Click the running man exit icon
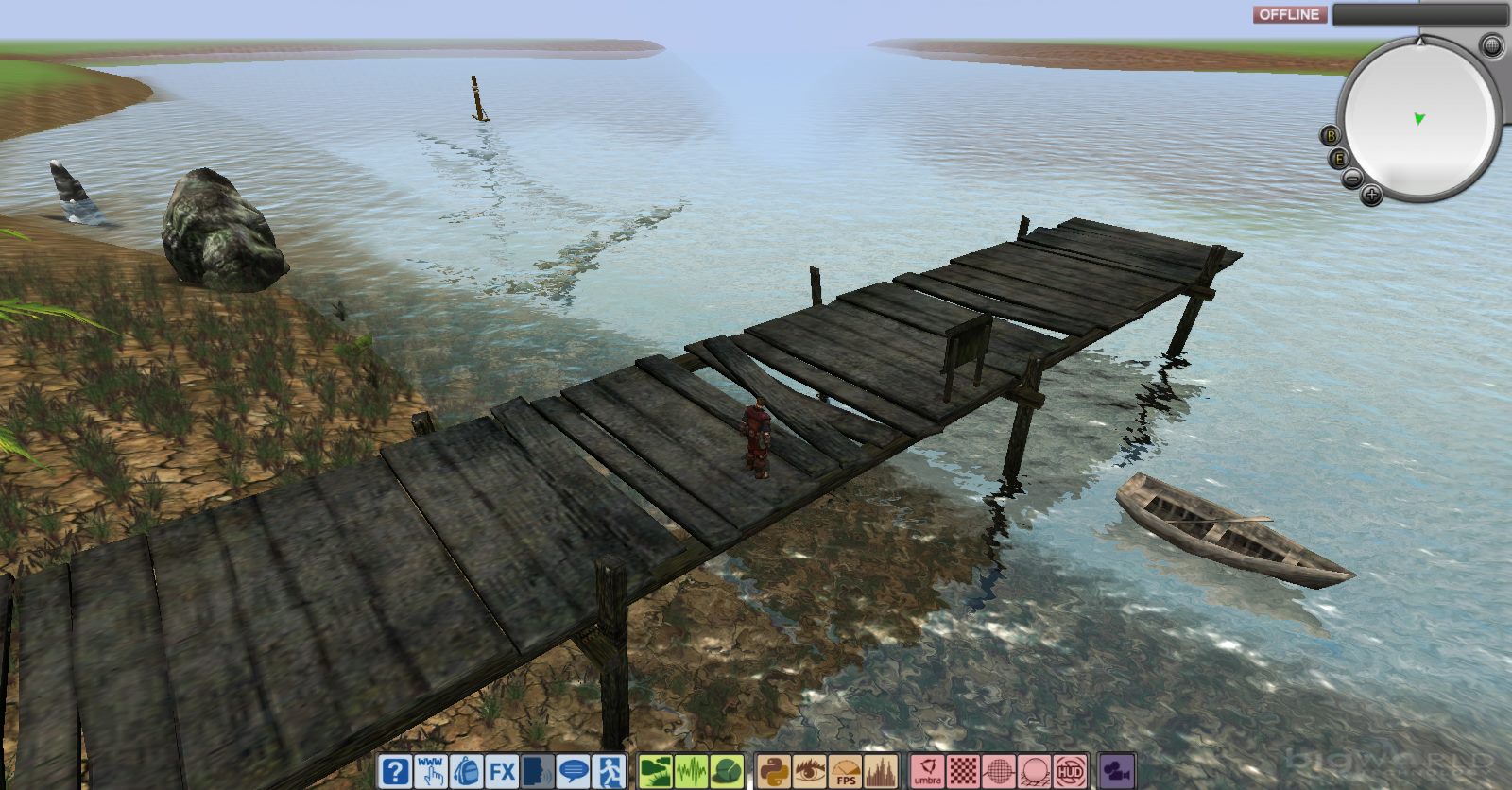The width and height of the screenshot is (1512, 790). click(610, 771)
